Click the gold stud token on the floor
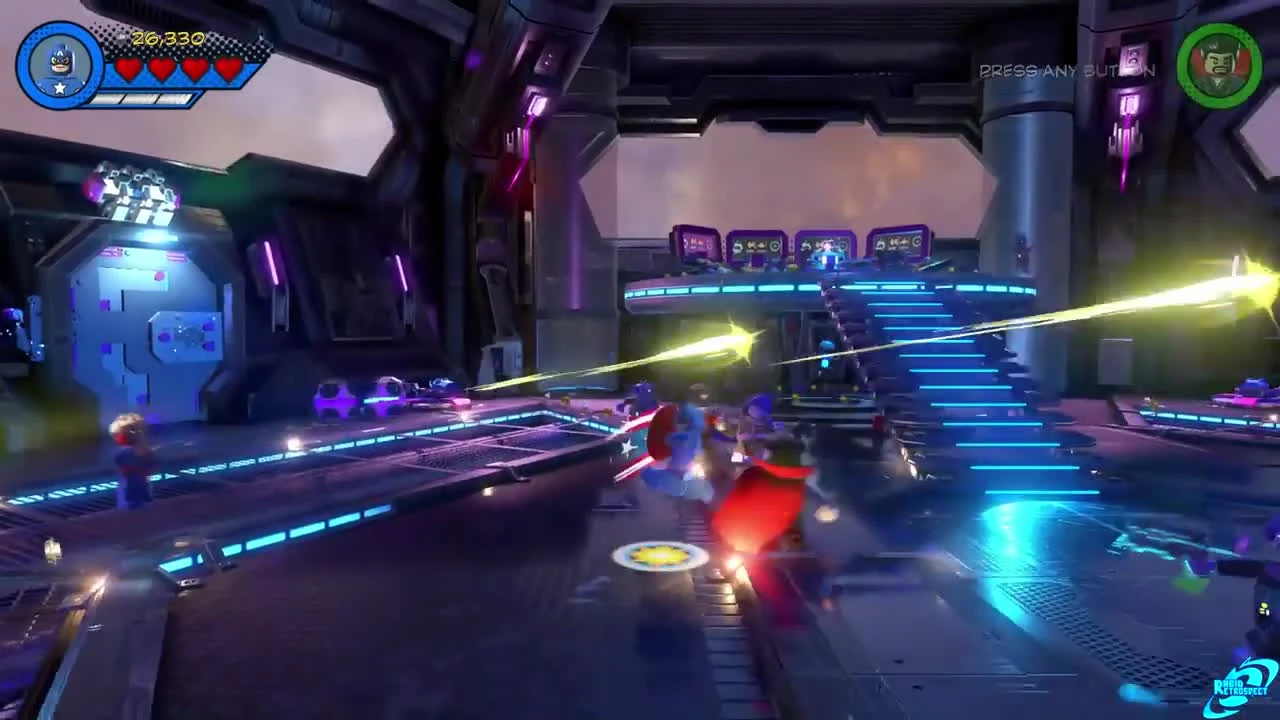Viewport: 1280px width, 720px height. coord(658,557)
